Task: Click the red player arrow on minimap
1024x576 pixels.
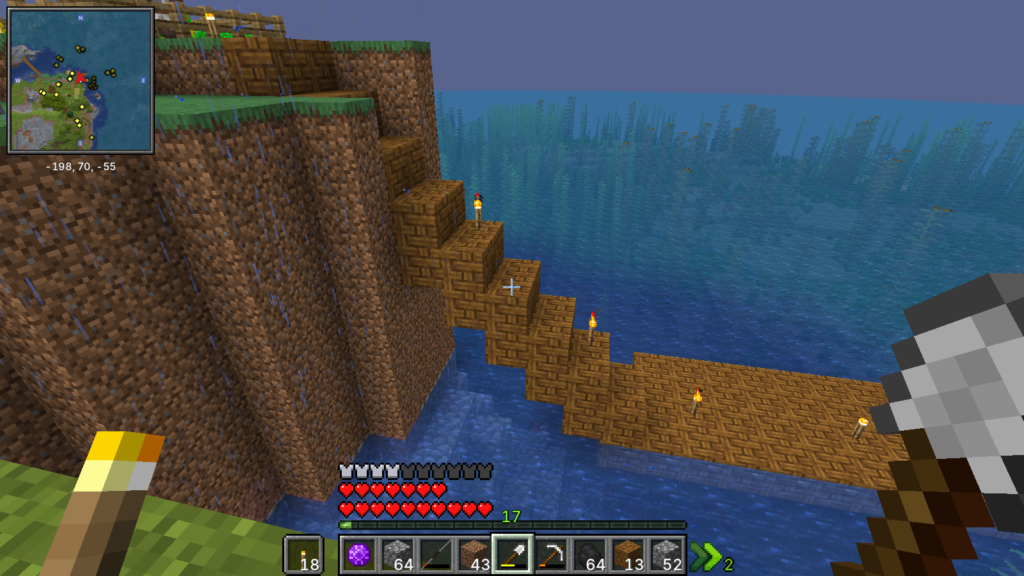Action: [x=80, y=77]
